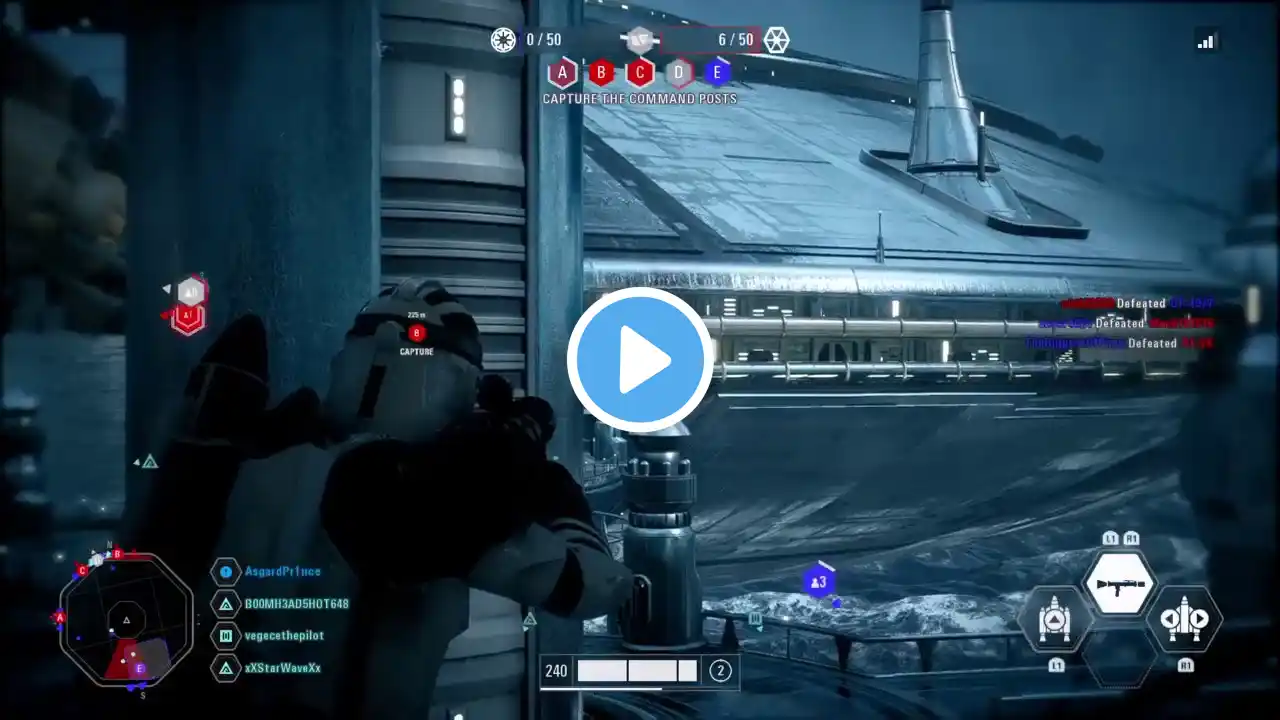Screen dimensions: 1280x720
Task: Choose command post C in the objective tracker
Action: (640, 72)
